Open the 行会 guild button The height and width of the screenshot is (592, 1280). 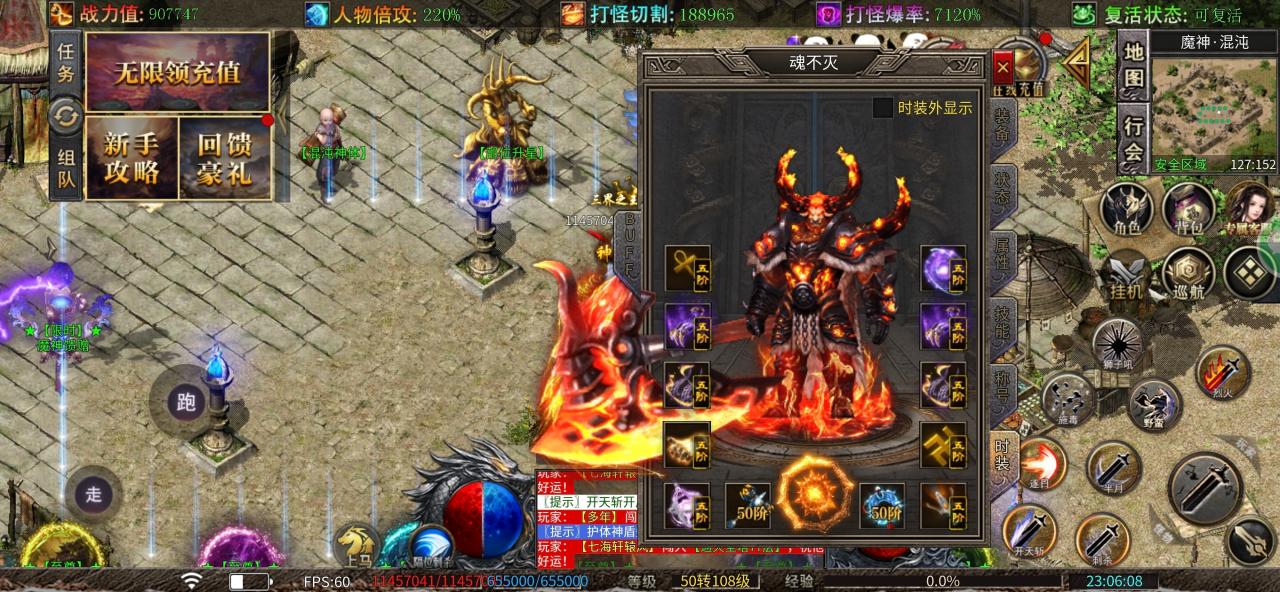[x=1133, y=139]
